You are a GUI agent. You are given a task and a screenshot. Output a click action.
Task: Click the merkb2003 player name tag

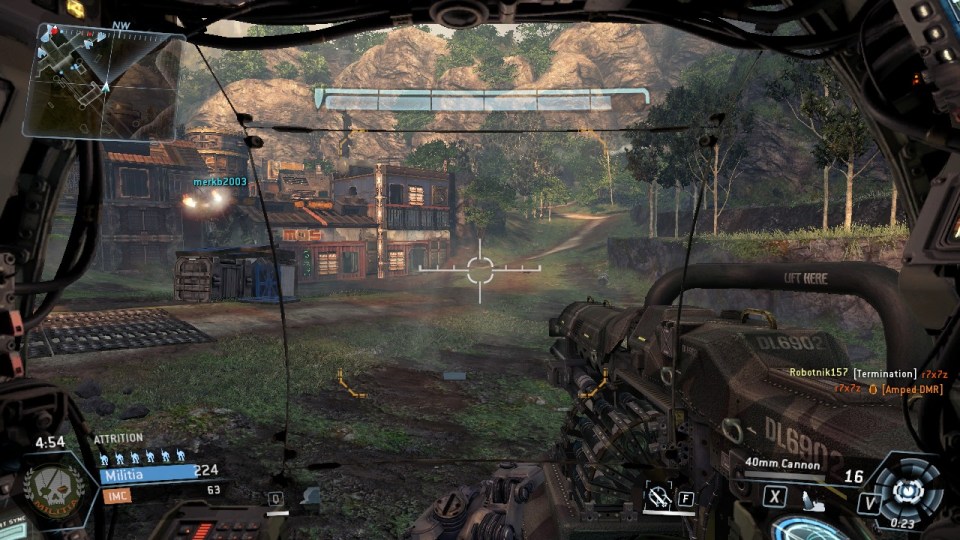tap(219, 181)
